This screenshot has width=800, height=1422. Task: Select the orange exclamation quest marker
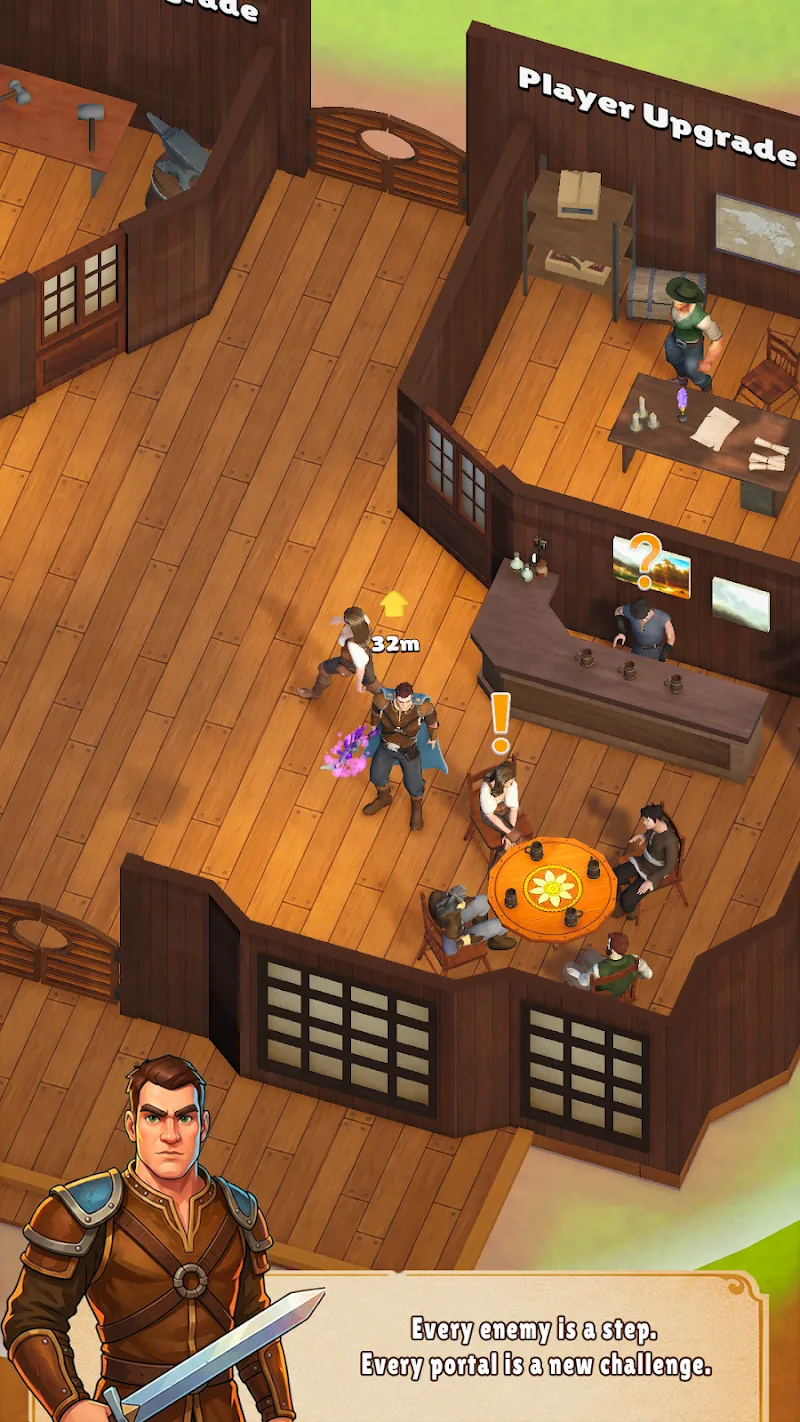(x=500, y=721)
